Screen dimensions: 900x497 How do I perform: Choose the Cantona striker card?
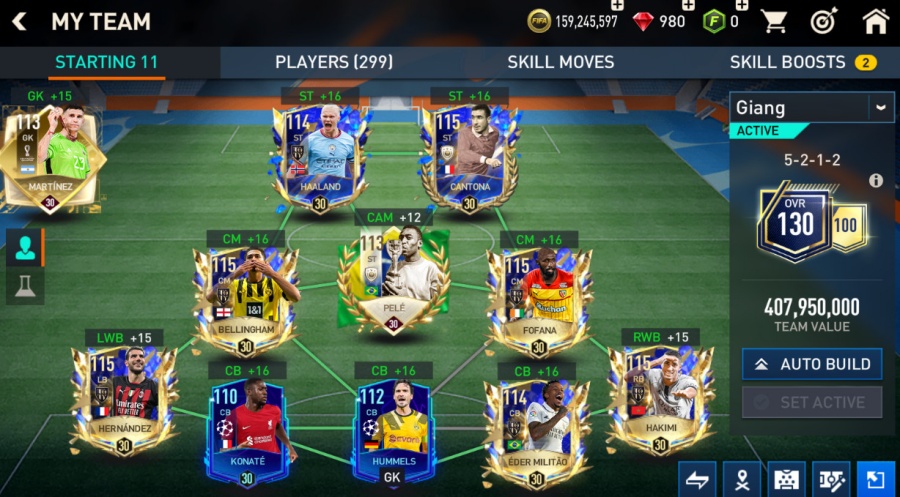coord(469,155)
